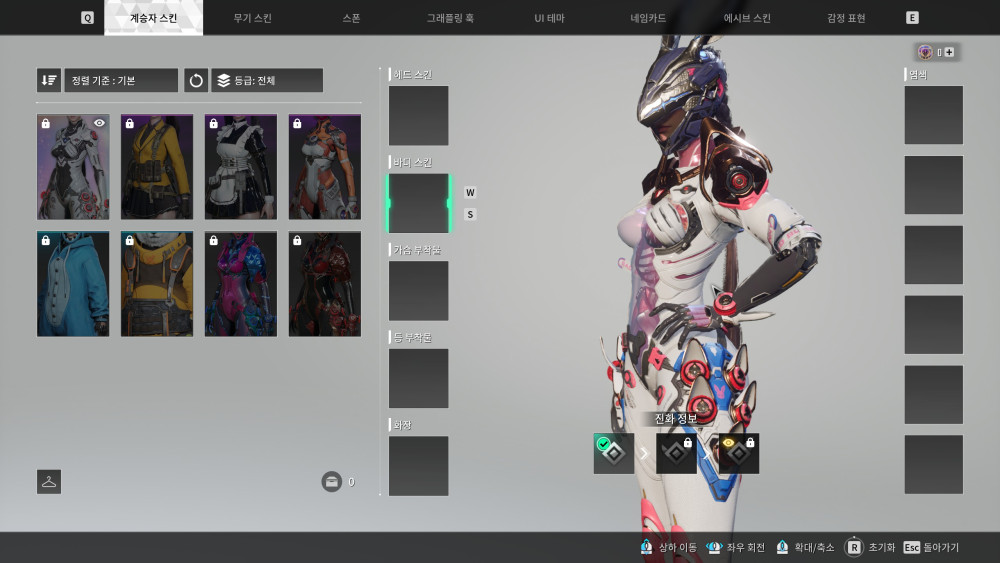Open the 화장 makeup slot
The height and width of the screenshot is (563, 1000).
(x=418, y=465)
